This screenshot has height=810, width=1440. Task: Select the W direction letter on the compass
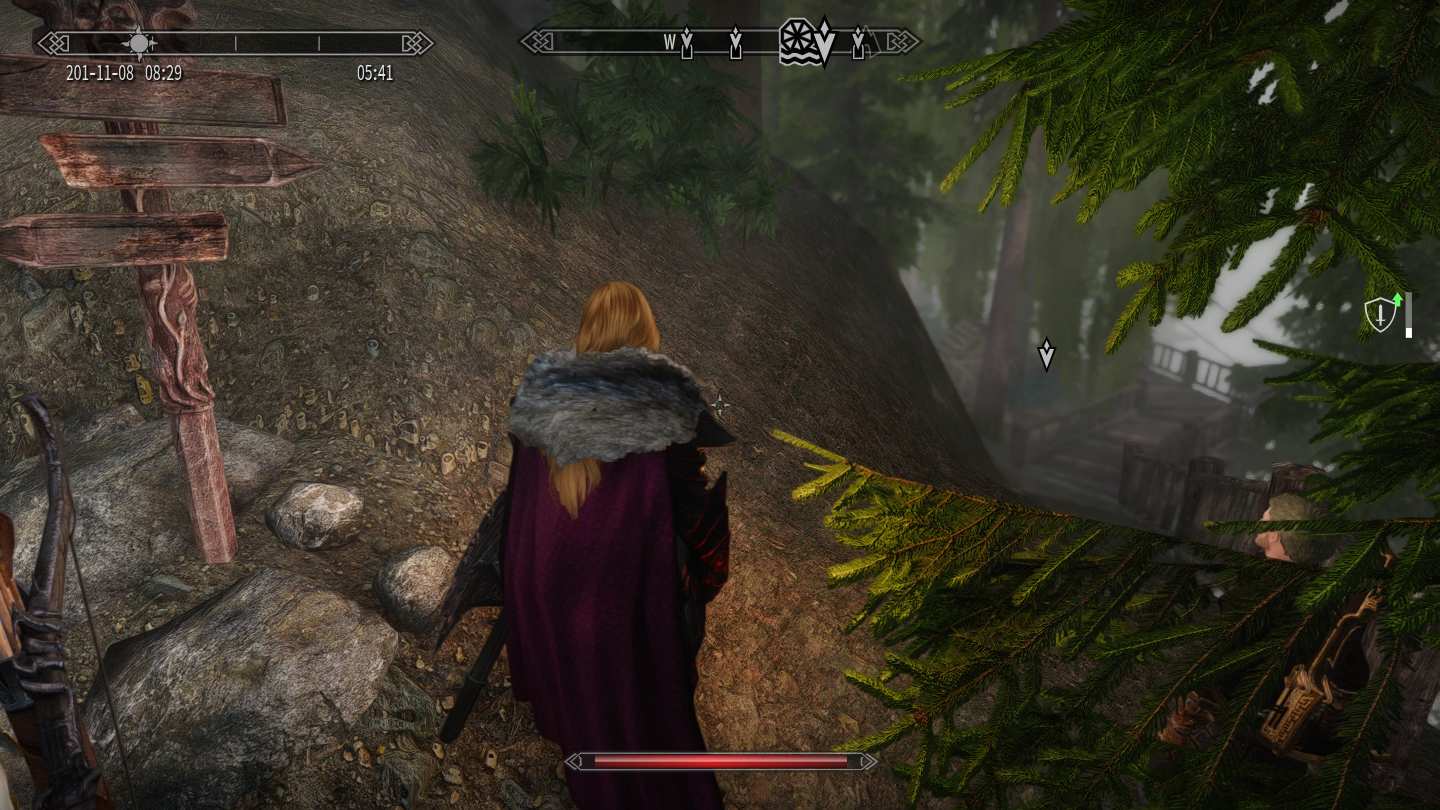[x=670, y=42]
